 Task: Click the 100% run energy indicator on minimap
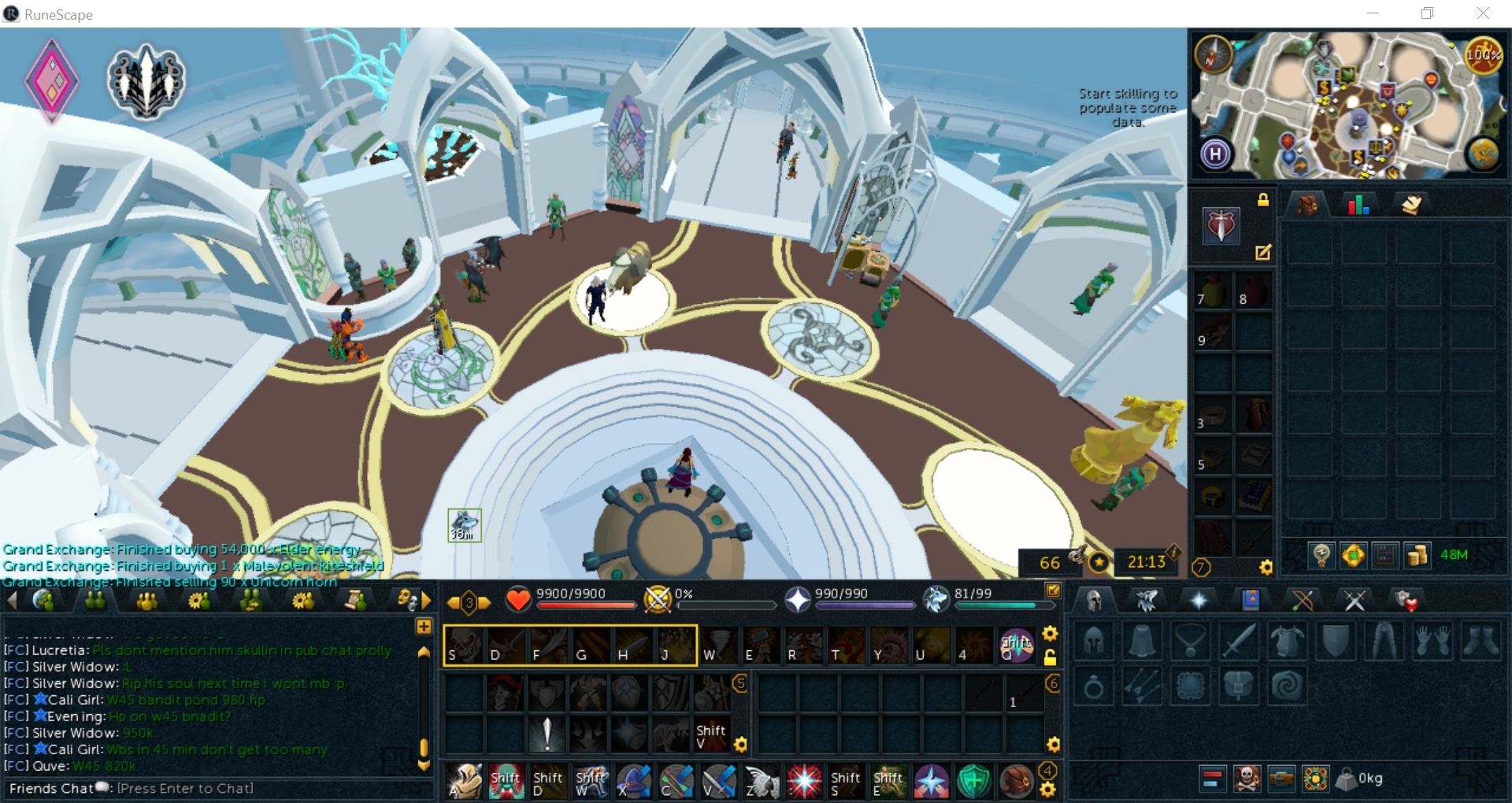pyautogui.click(x=1484, y=55)
